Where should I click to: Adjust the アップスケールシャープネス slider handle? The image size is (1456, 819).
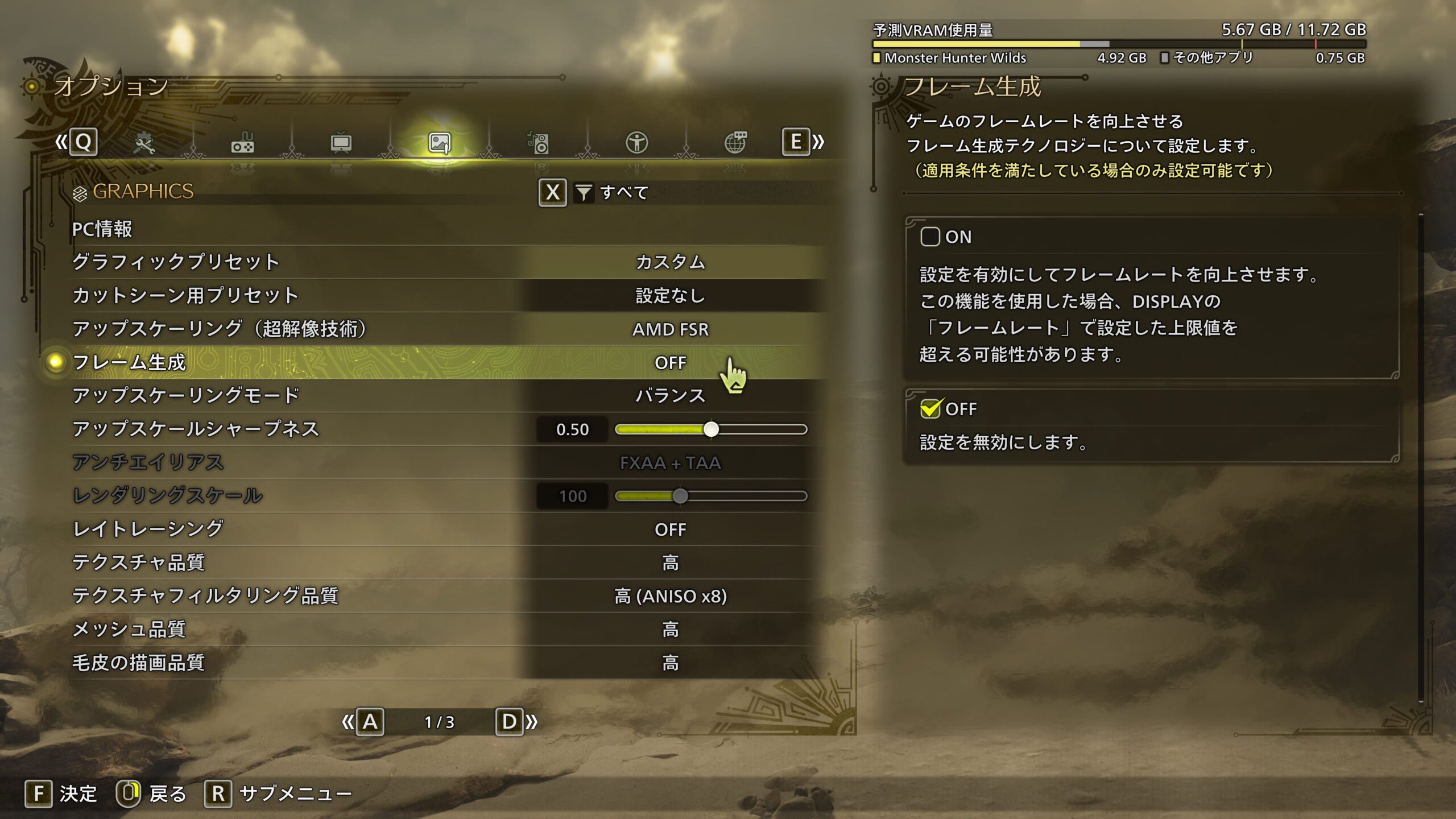click(711, 429)
